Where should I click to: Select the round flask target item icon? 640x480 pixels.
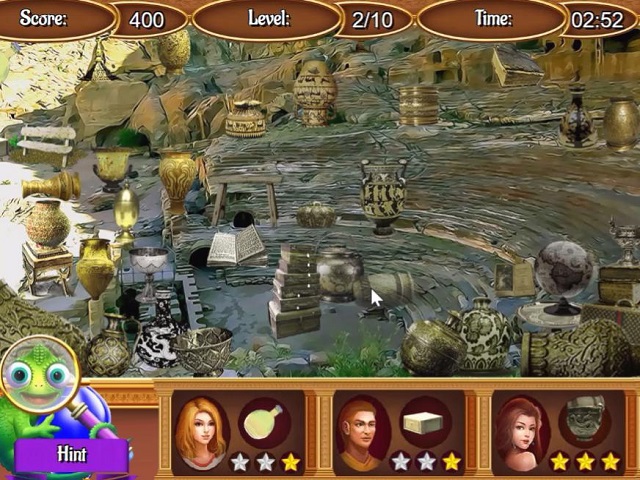click(x=263, y=423)
